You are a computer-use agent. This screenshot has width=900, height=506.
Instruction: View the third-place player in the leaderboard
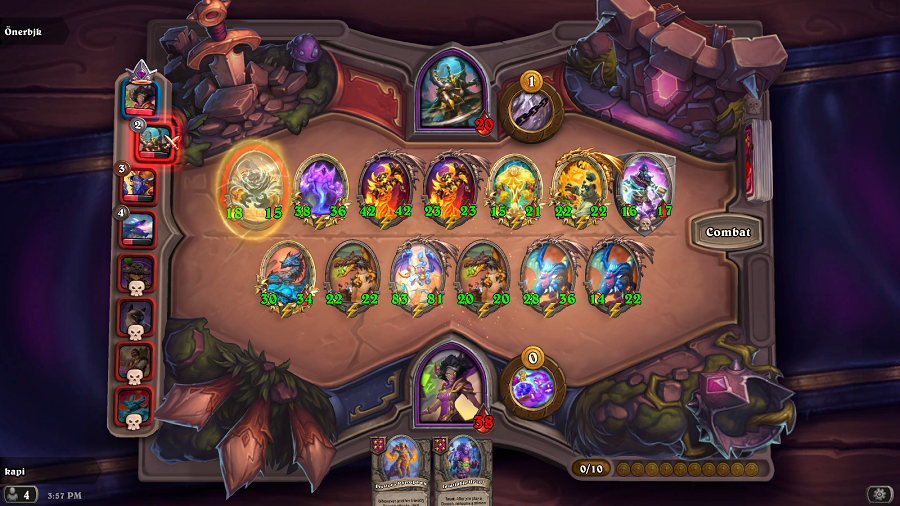(140, 186)
